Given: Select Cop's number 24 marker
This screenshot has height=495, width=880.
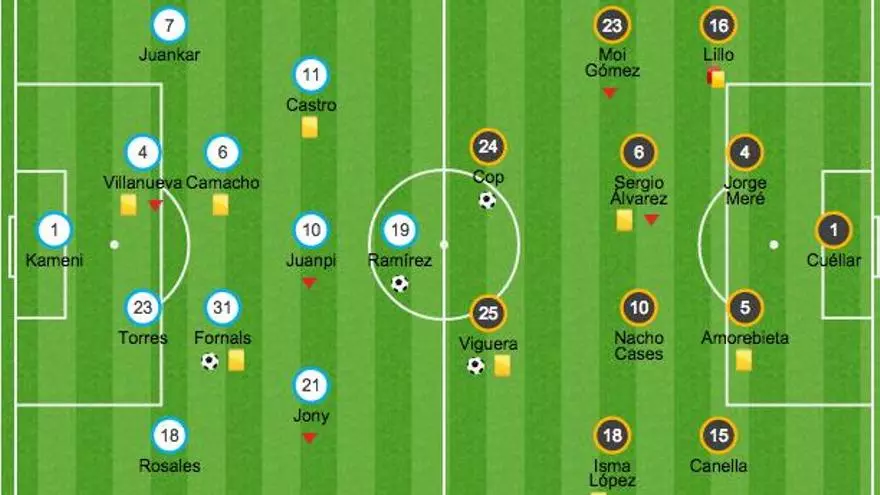Looking at the screenshot, I should (488, 148).
